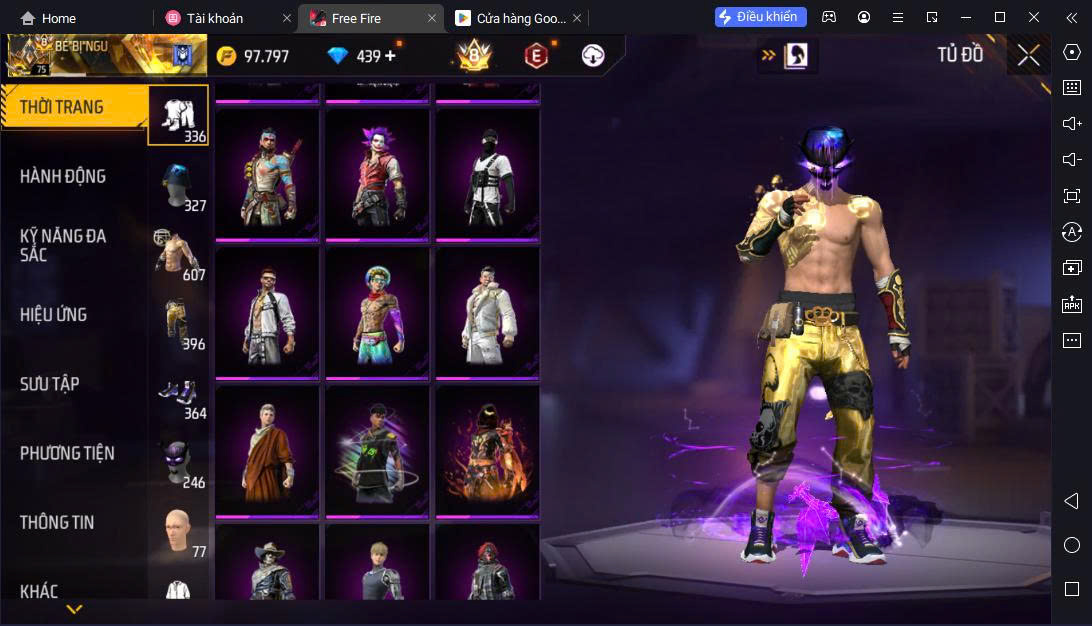Open the rank badge number 8 icon
1092x626 pixels.
(473, 56)
